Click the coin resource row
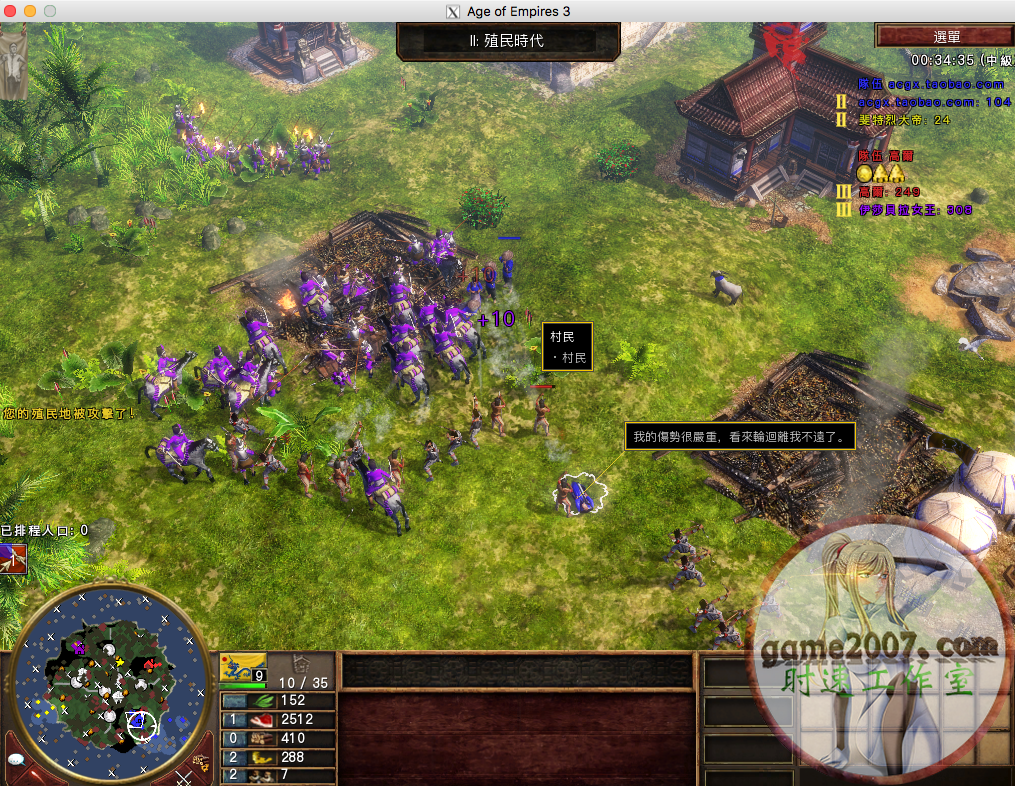1015x786 pixels. tap(278, 757)
